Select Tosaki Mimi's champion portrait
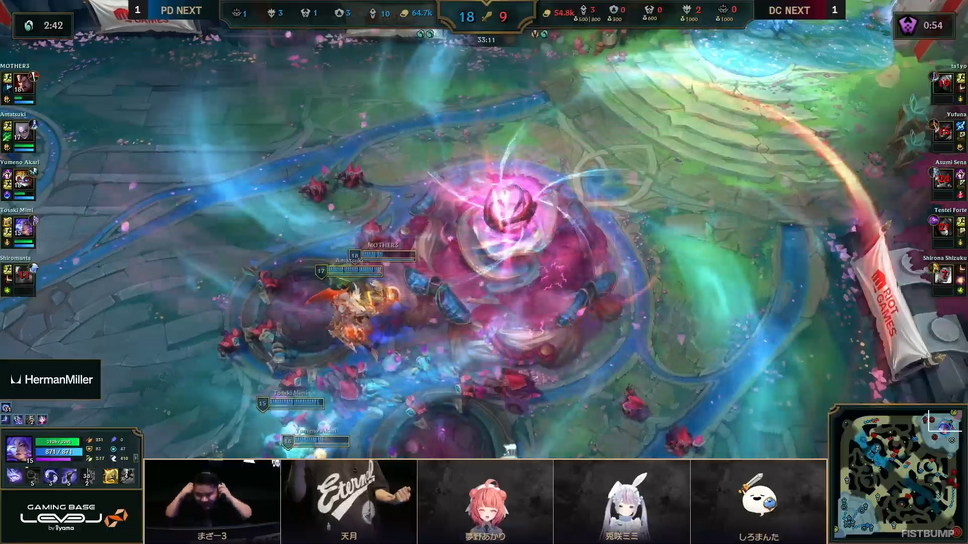Image resolution: width=968 pixels, height=544 pixels. pos(23,230)
